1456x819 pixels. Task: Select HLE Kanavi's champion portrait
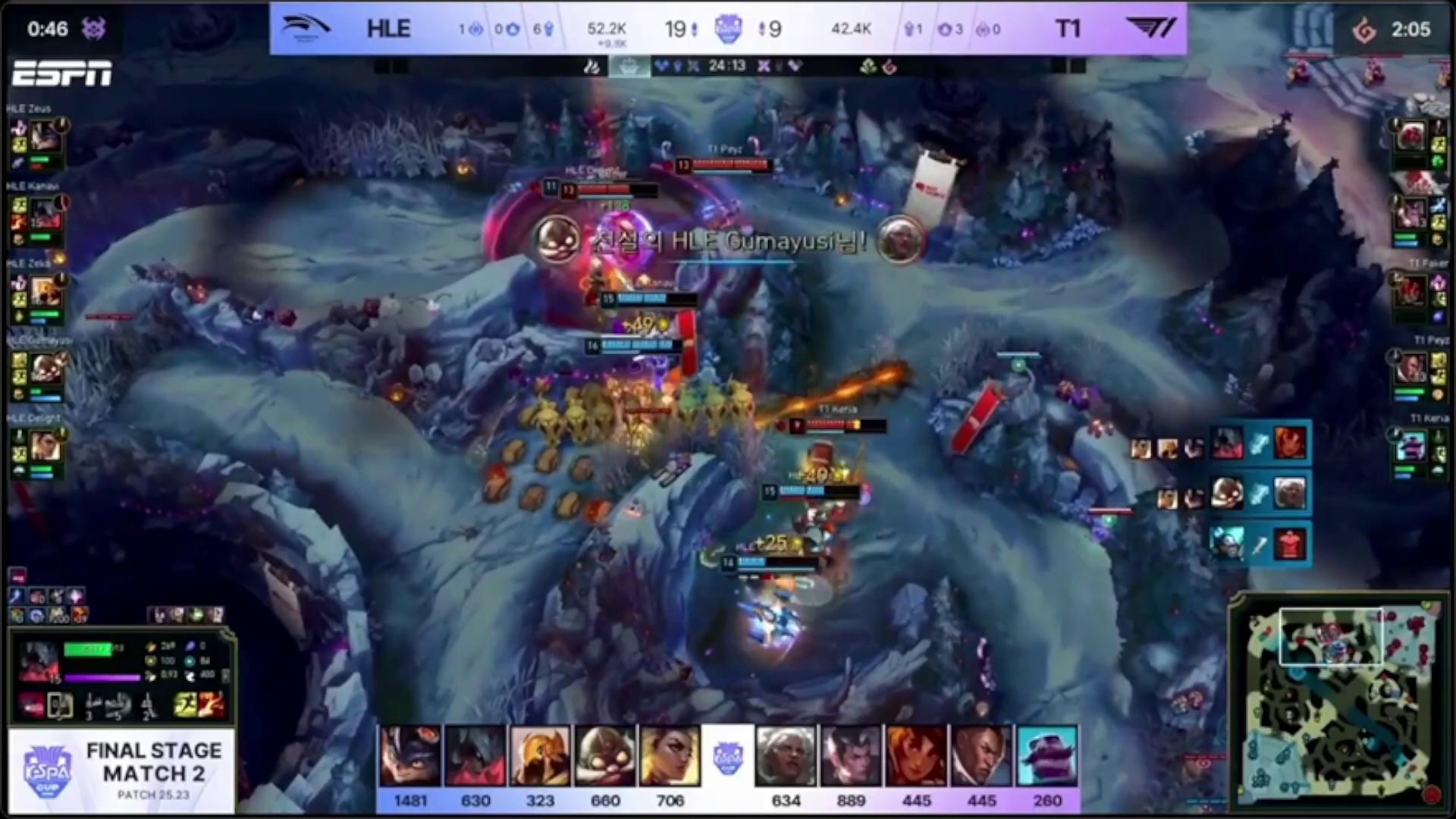click(45, 215)
